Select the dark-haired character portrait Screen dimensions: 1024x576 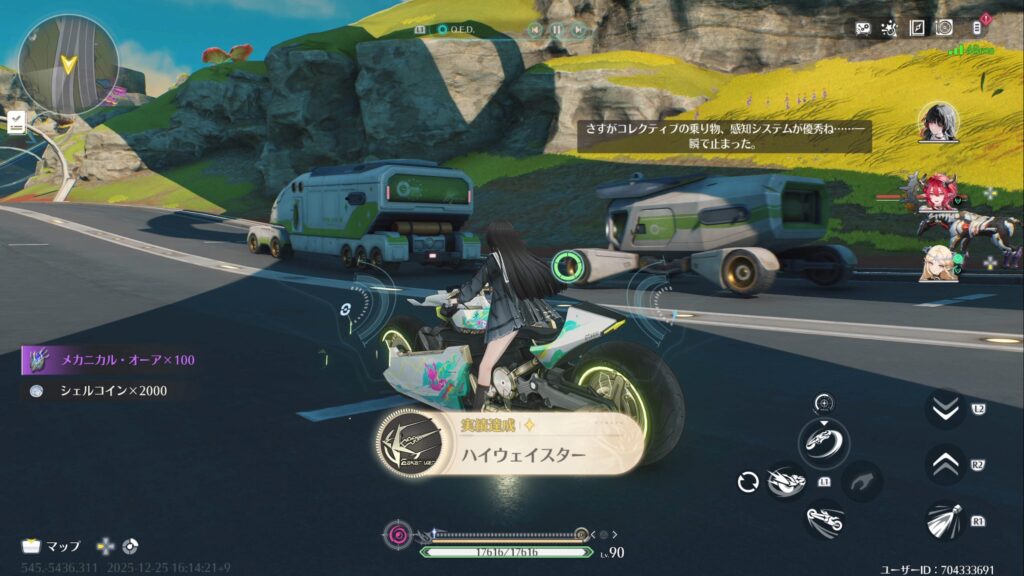click(938, 122)
